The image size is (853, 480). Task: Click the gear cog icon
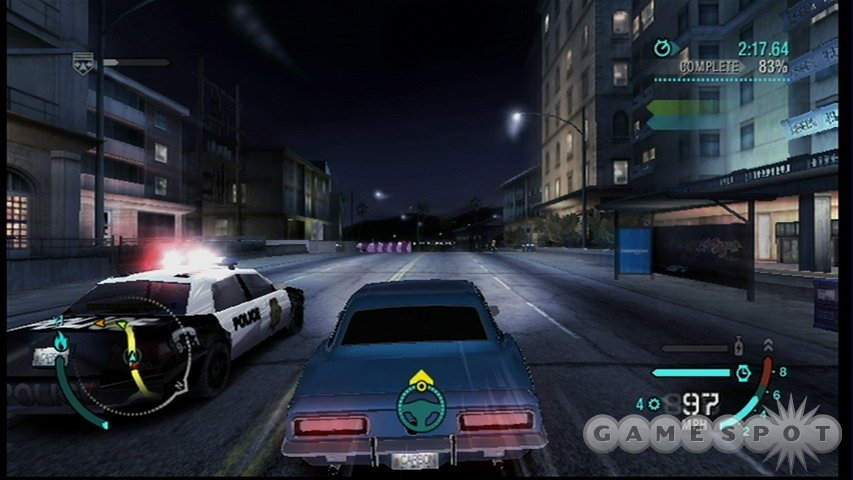click(654, 405)
